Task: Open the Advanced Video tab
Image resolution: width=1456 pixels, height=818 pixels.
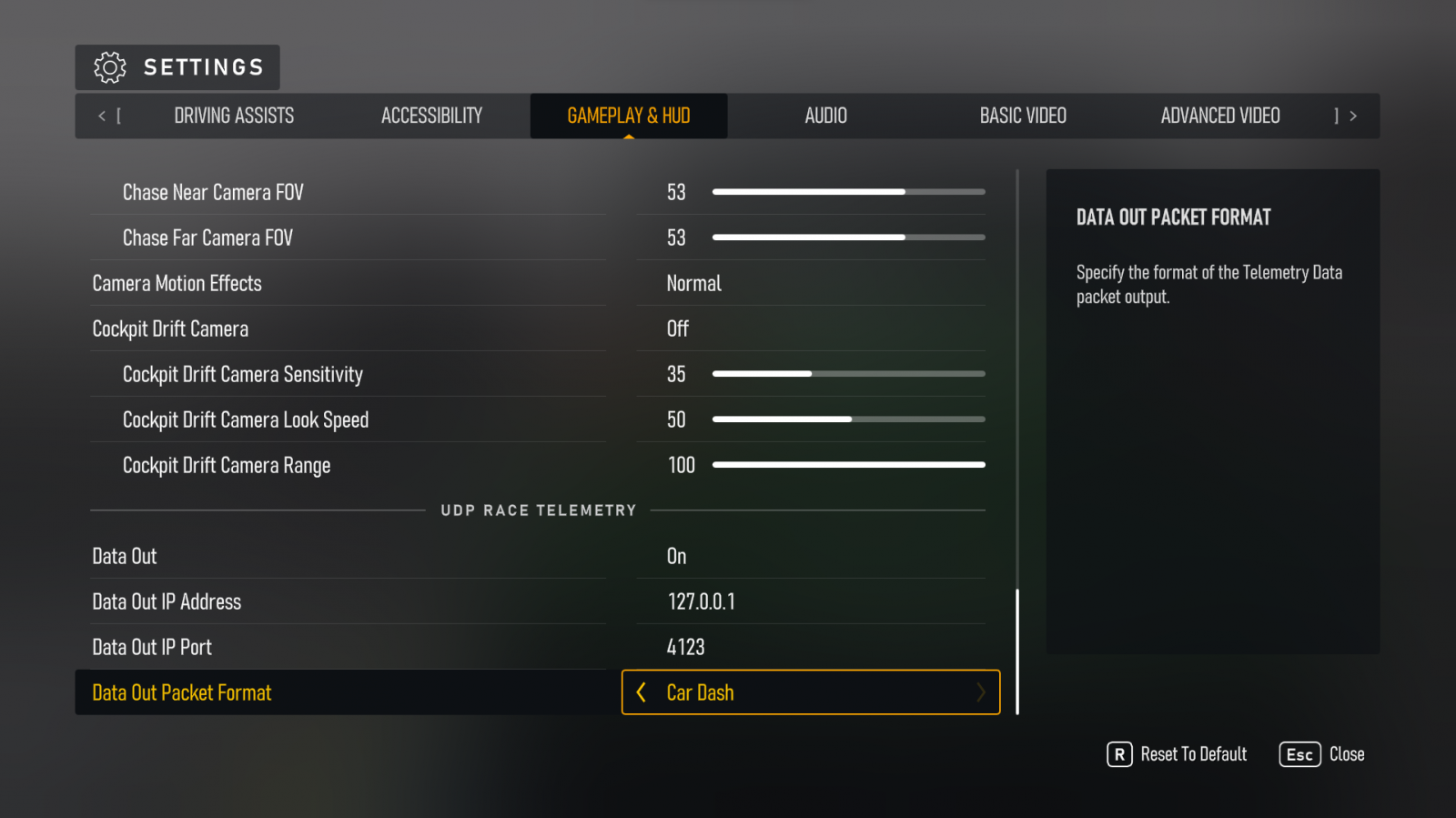Action: (1219, 116)
